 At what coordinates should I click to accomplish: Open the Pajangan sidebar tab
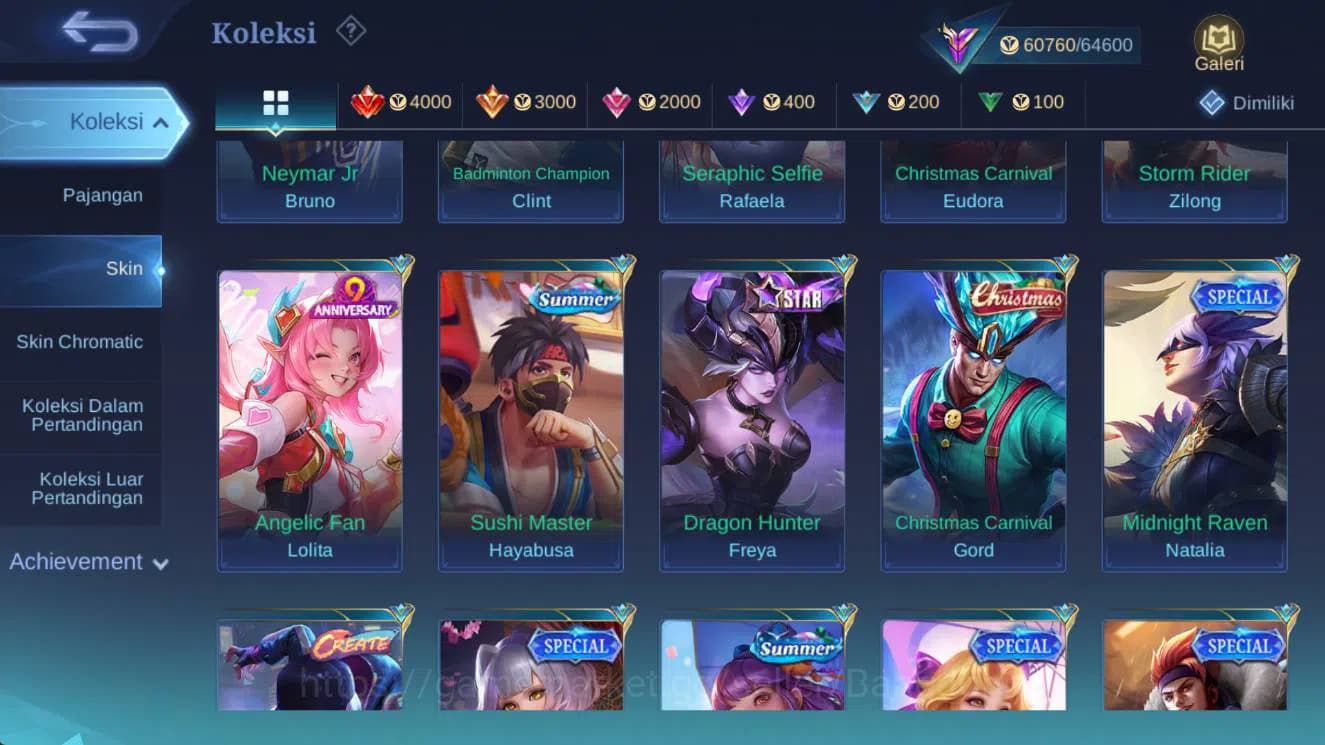103,195
